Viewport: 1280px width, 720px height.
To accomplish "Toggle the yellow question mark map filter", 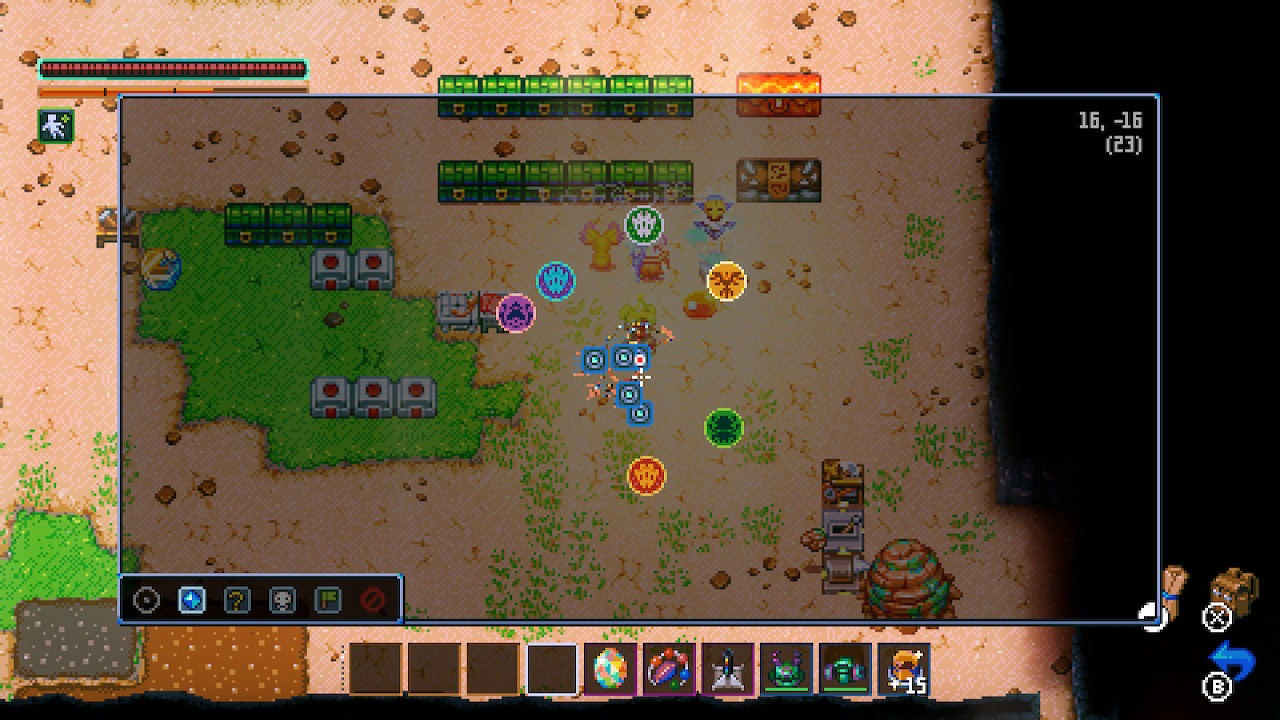I will [x=237, y=600].
